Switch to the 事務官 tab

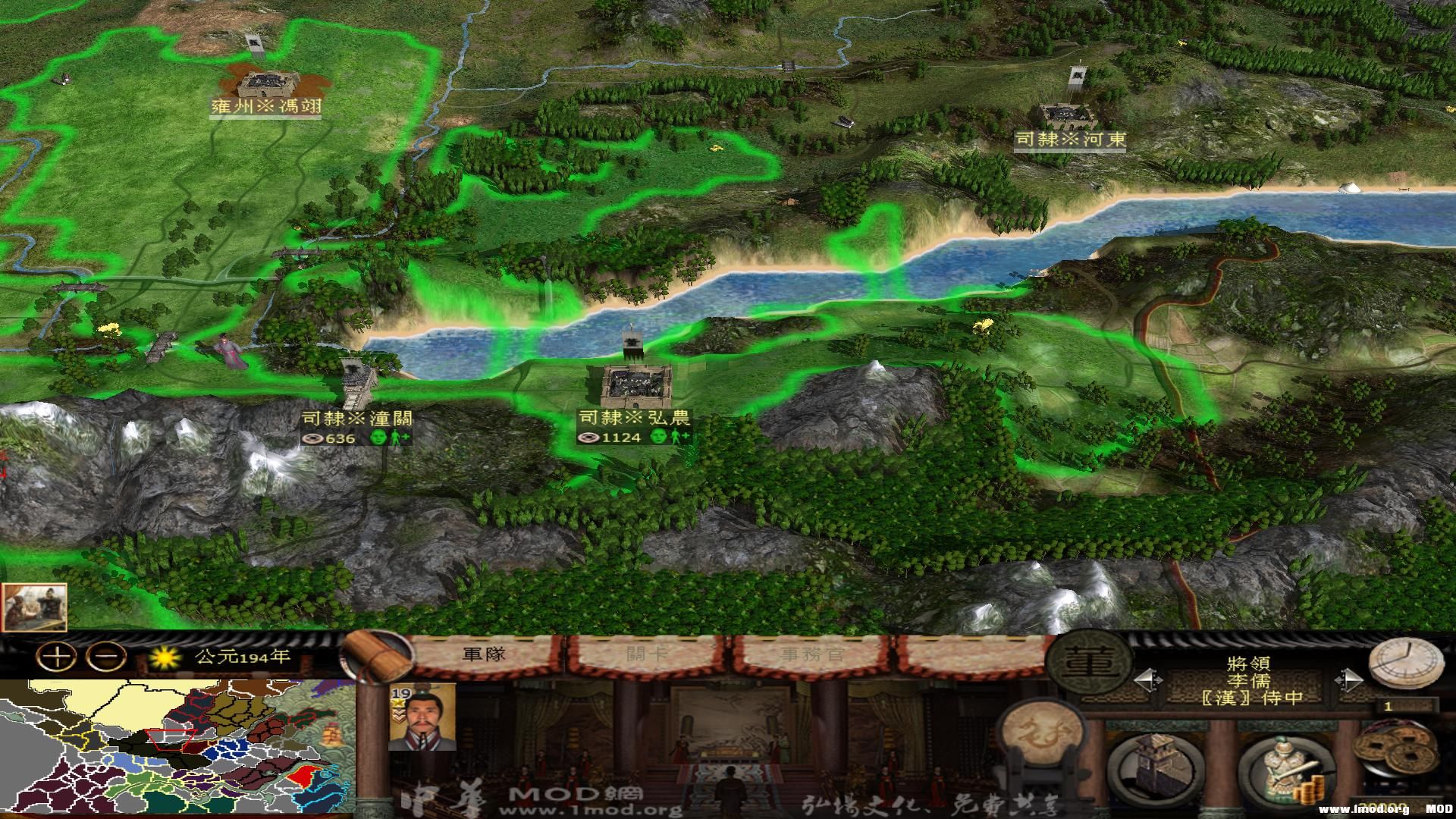[811, 653]
